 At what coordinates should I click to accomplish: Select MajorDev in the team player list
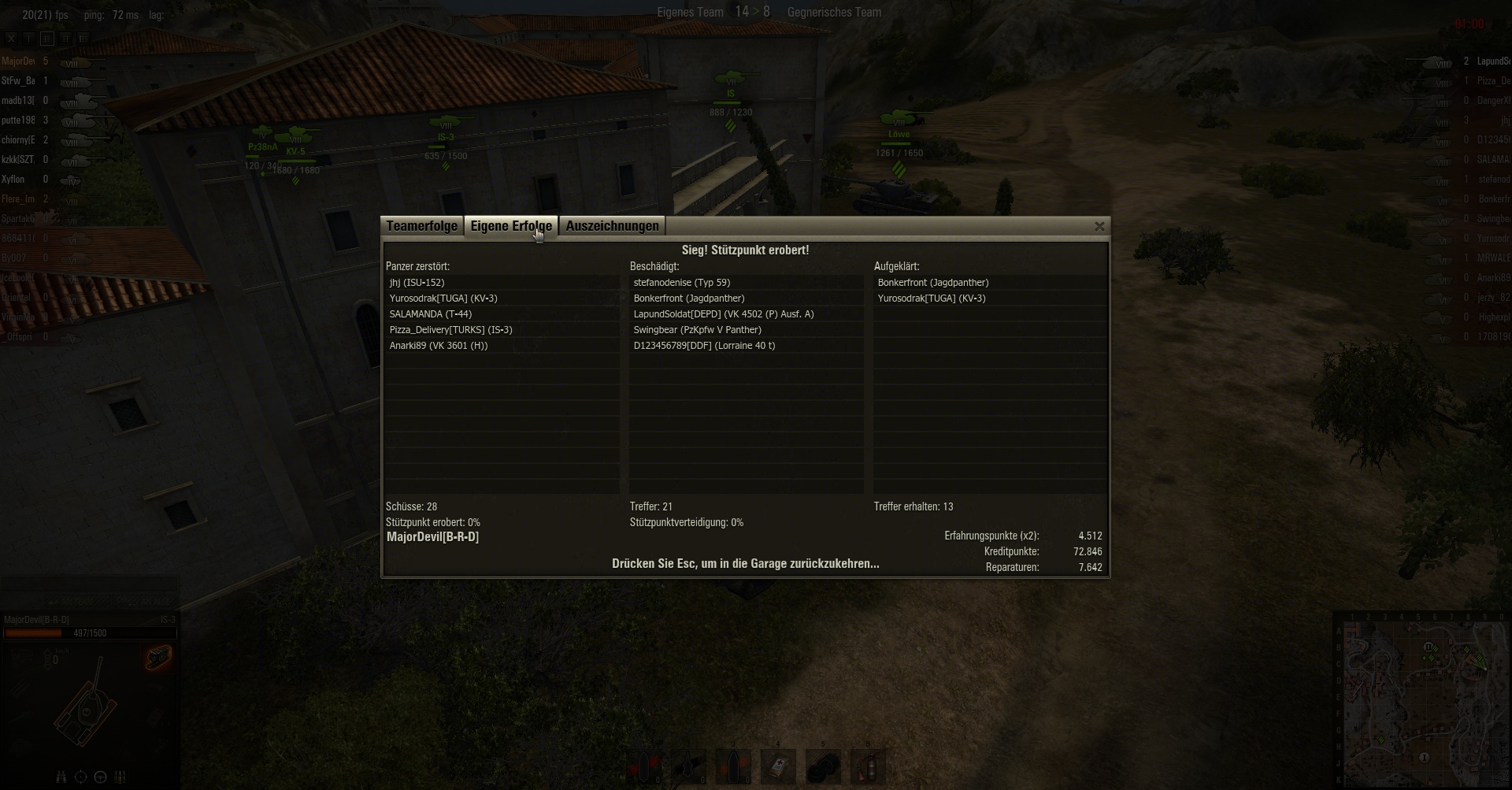pos(19,61)
